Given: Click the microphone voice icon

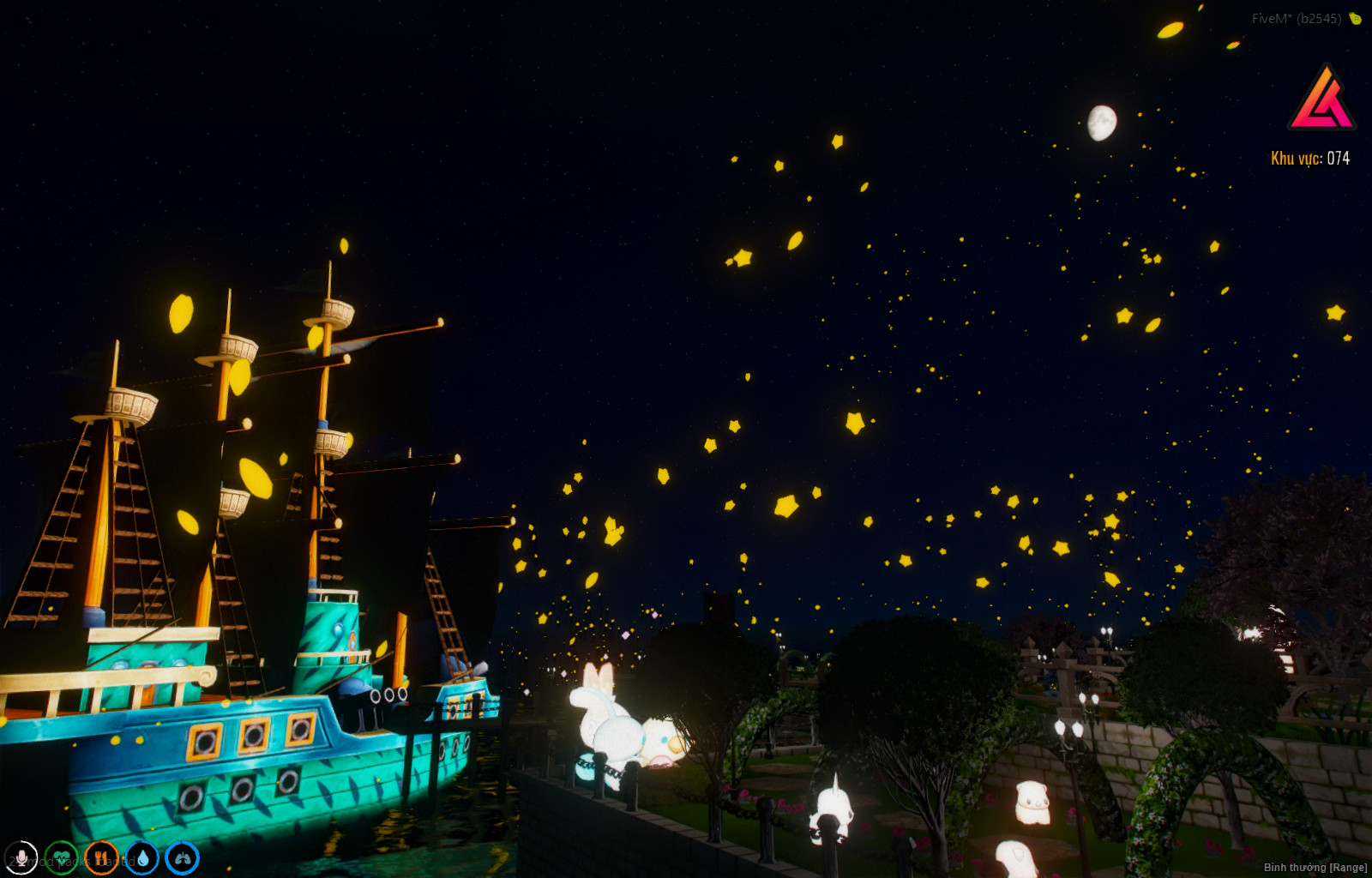Looking at the screenshot, I should pos(21,857).
